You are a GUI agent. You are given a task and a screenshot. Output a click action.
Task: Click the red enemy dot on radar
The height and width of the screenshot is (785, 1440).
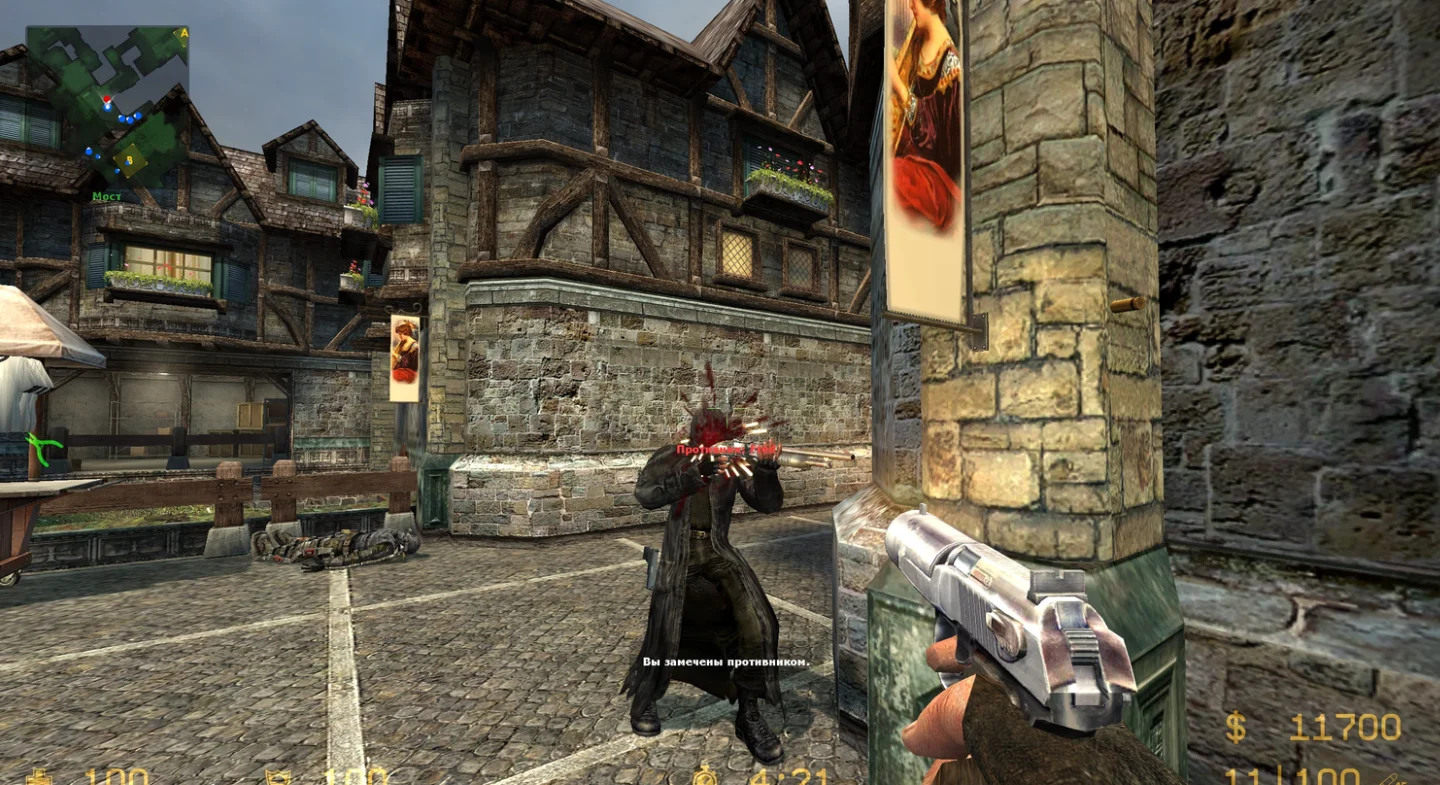coord(106,100)
